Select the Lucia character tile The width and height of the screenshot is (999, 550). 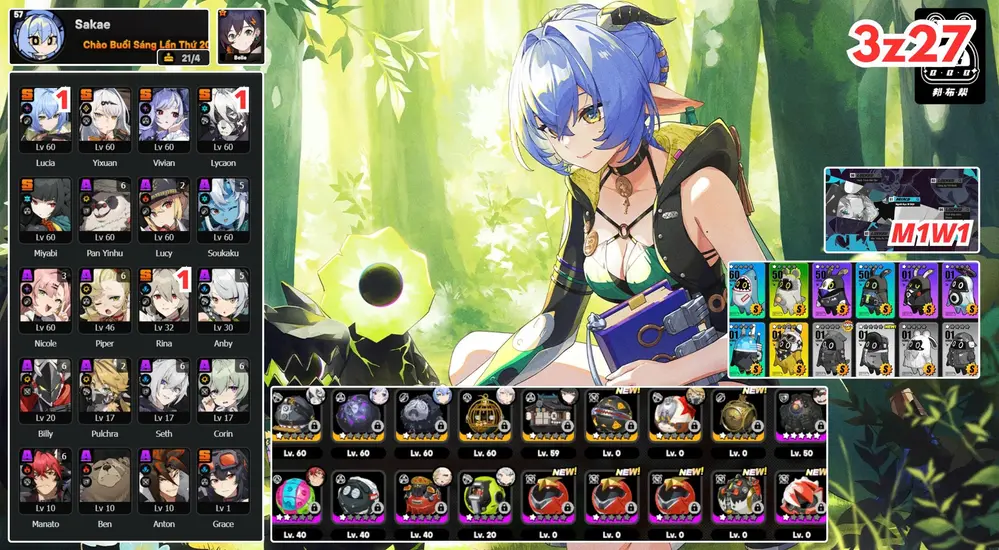45,115
